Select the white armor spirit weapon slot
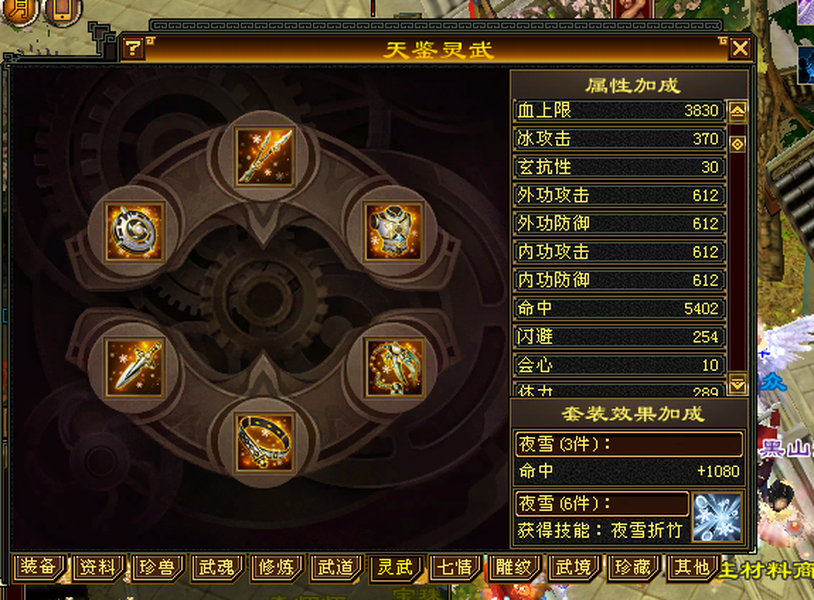This screenshot has width=814, height=600. [x=394, y=231]
